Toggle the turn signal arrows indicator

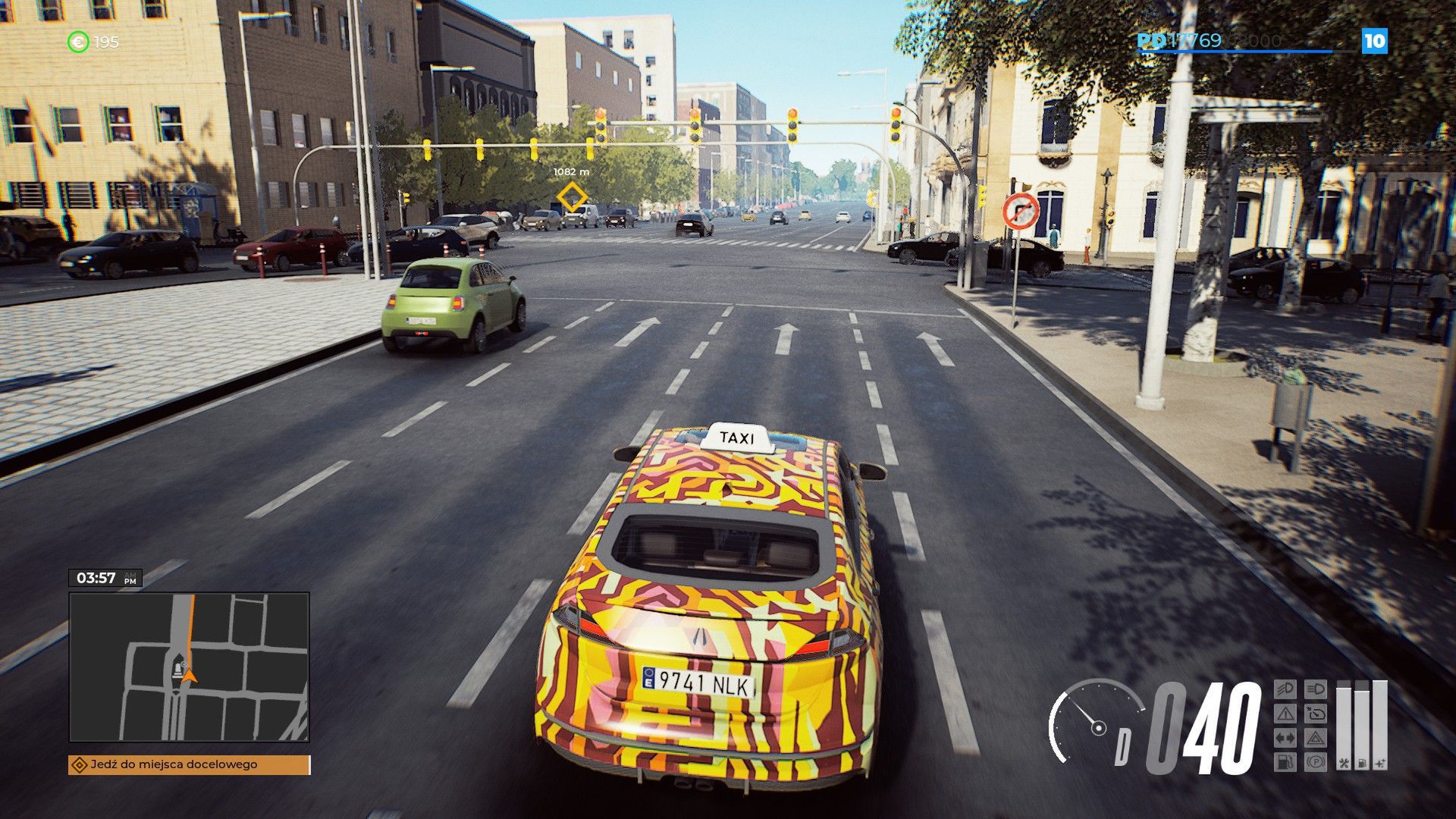point(1285,737)
